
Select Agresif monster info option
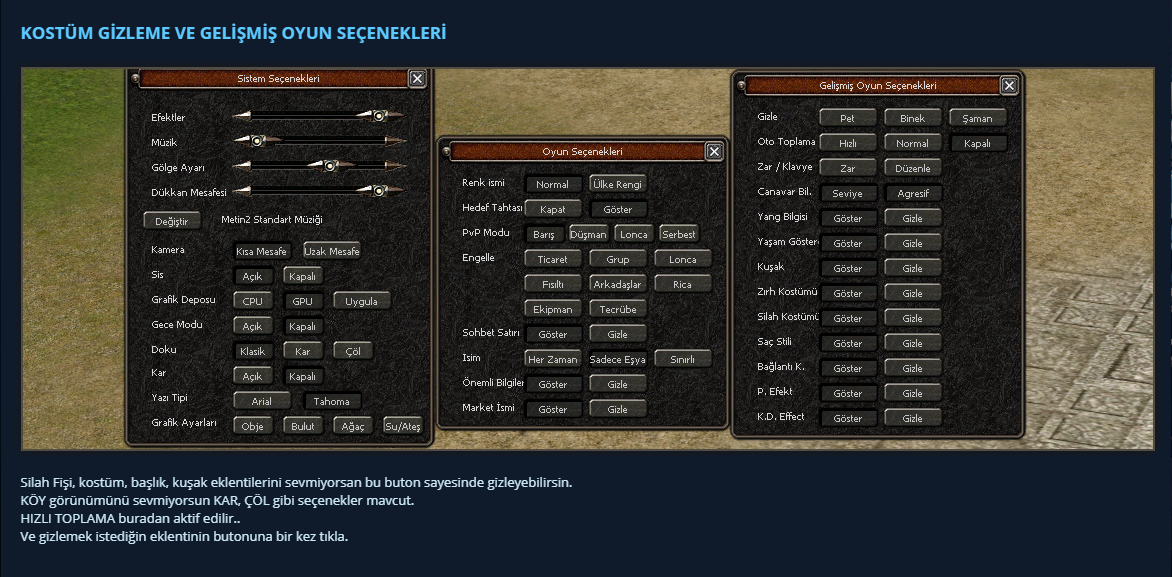click(x=912, y=193)
